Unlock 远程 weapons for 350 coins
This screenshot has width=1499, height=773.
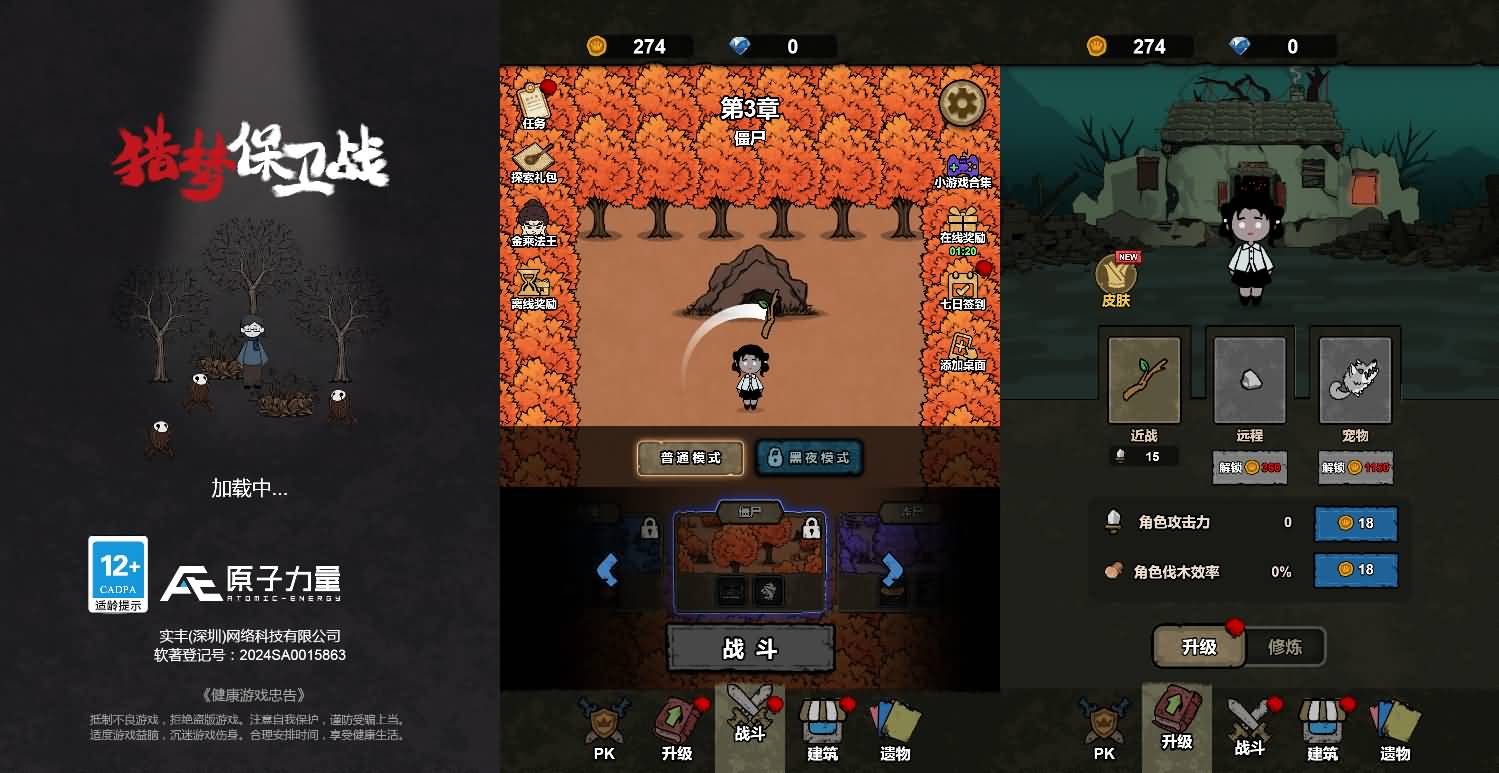[1249, 467]
